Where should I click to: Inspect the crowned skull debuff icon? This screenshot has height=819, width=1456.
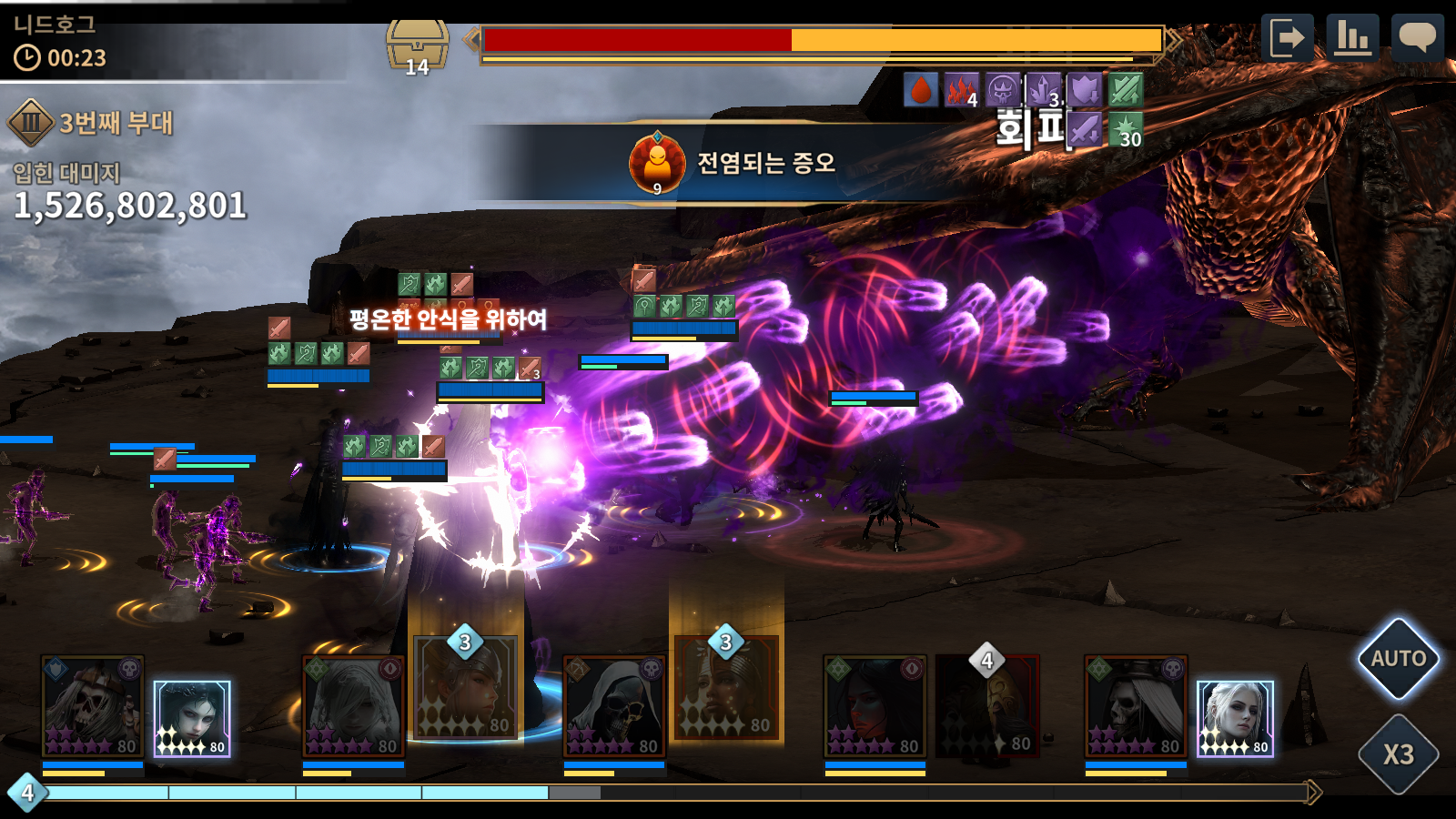[1003, 90]
